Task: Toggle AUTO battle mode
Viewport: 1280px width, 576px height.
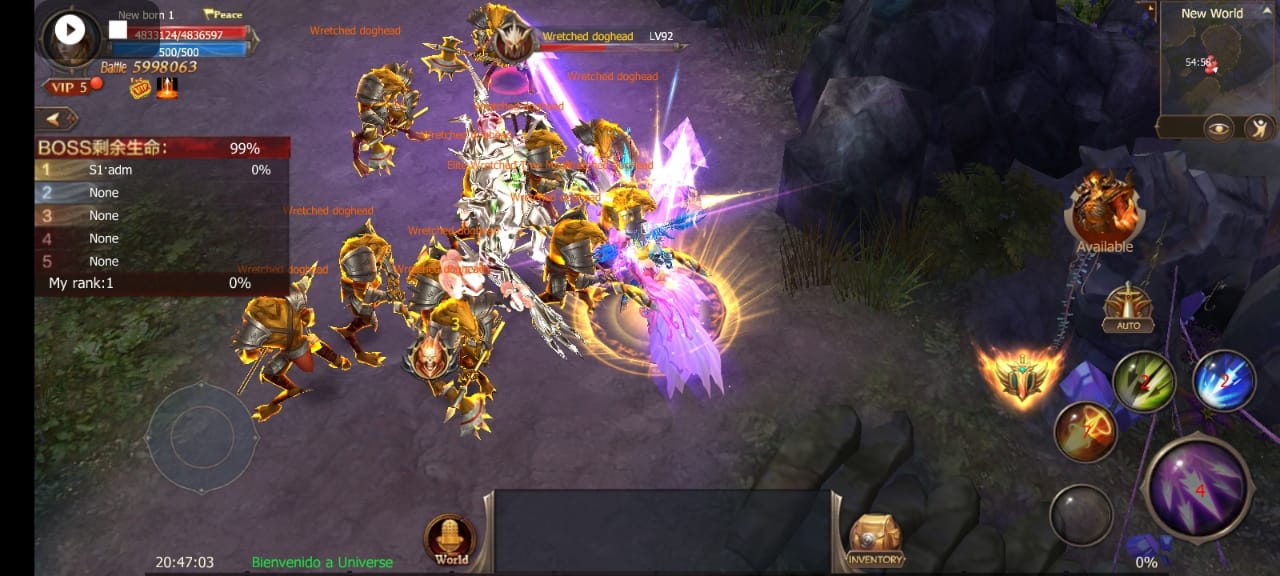Action: (1128, 309)
